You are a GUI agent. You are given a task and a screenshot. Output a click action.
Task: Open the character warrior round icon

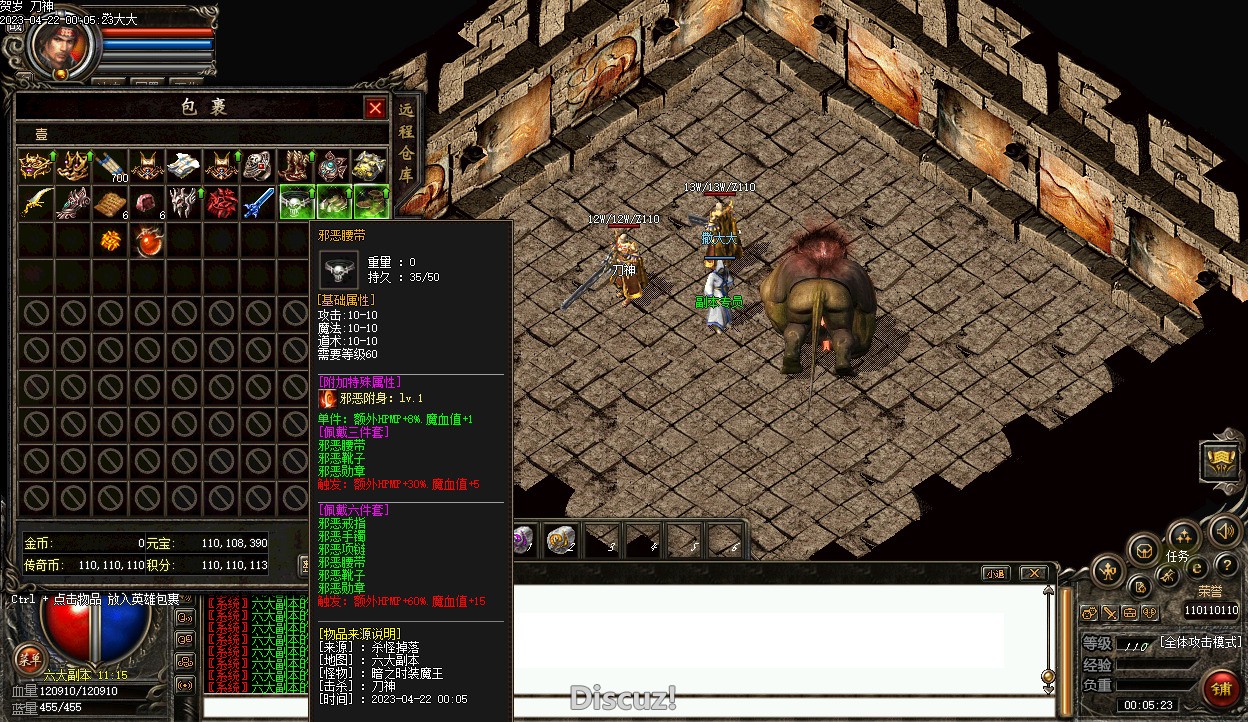coord(1108,572)
